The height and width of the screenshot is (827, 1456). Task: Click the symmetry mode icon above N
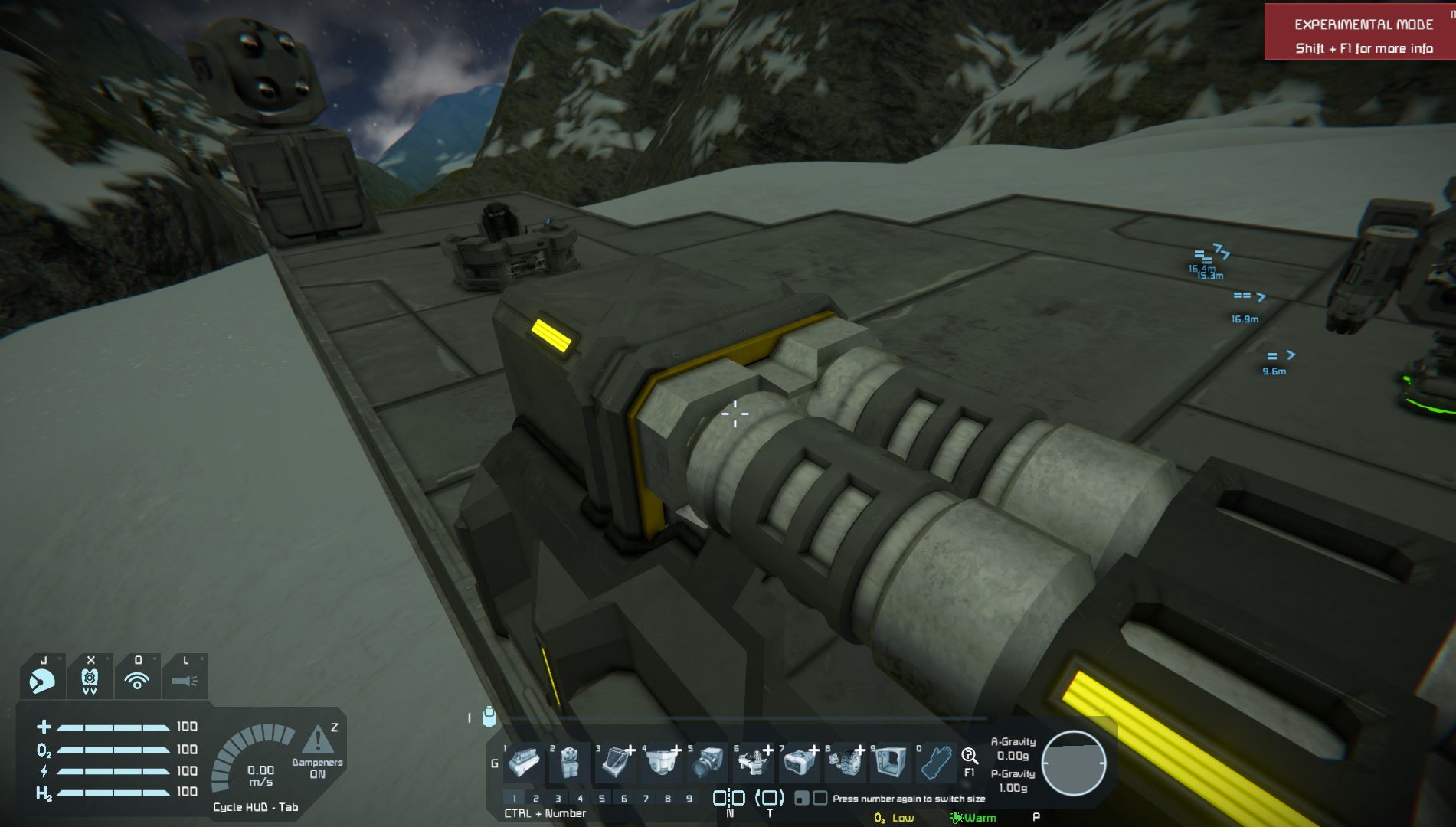pos(728,798)
